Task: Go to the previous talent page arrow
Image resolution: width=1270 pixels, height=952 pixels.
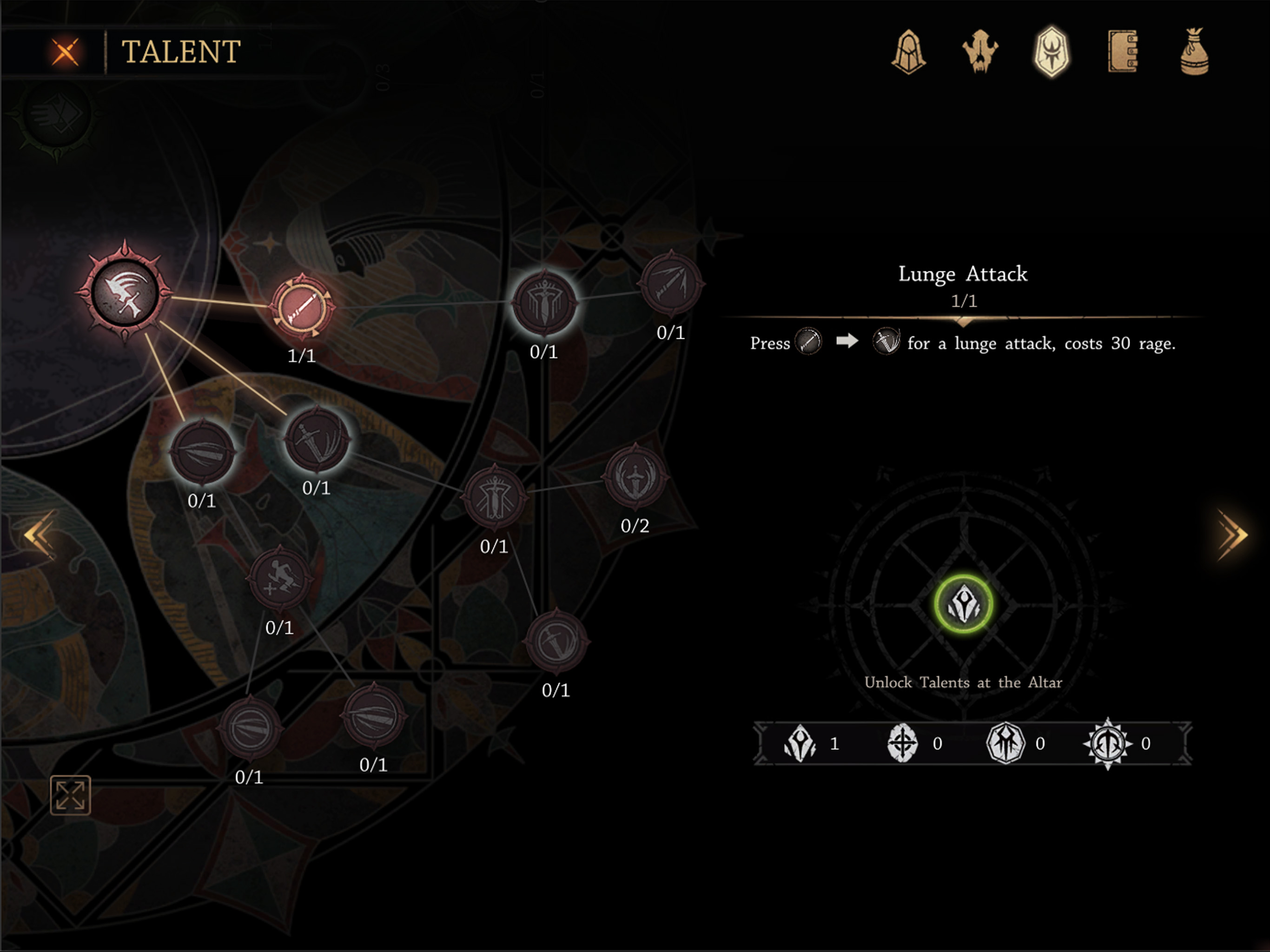Action: pos(39,535)
